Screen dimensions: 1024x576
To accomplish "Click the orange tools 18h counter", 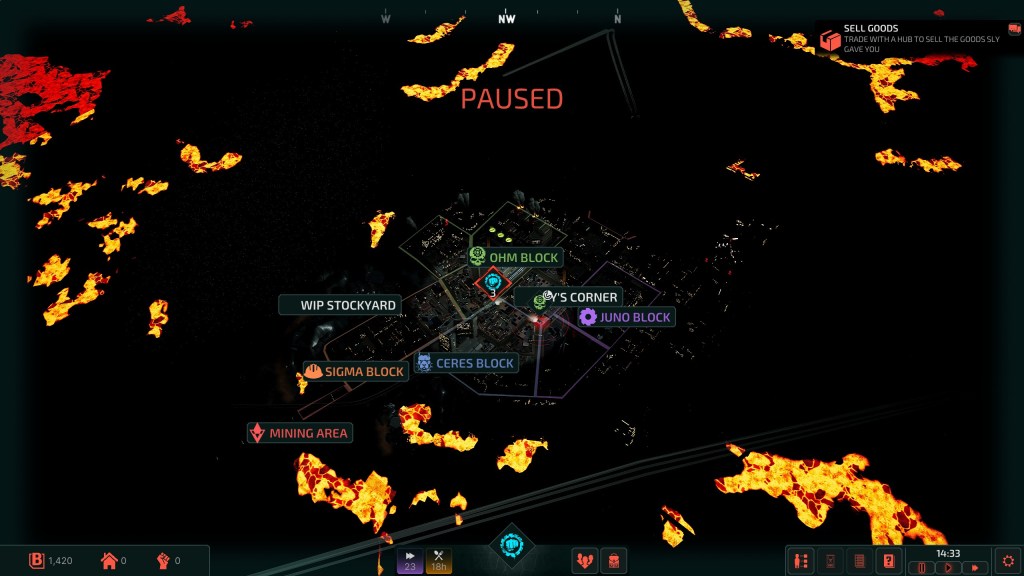I will pyautogui.click(x=438, y=561).
